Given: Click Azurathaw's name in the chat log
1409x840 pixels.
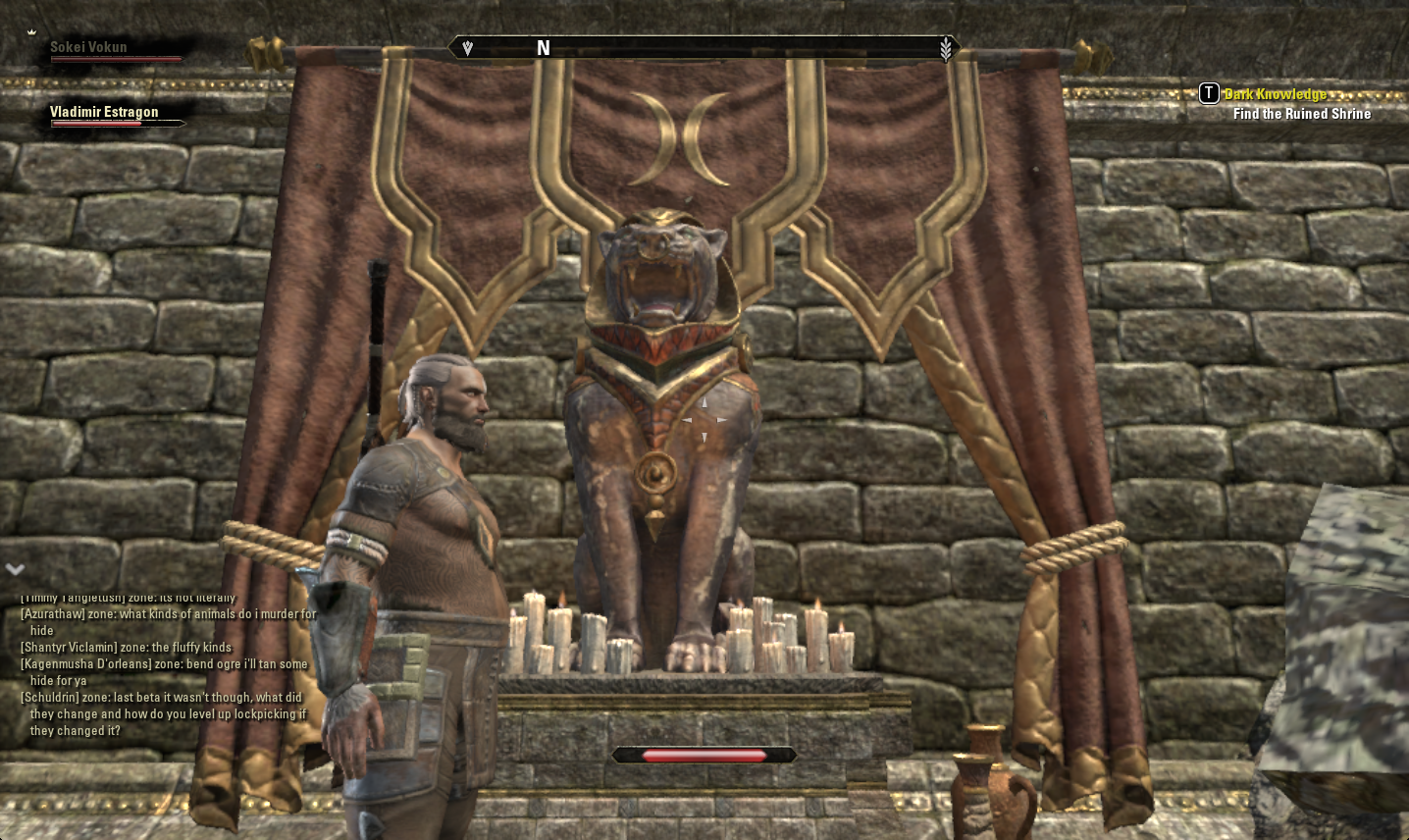Looking at the screenshot, I should [x=53, y=614].
